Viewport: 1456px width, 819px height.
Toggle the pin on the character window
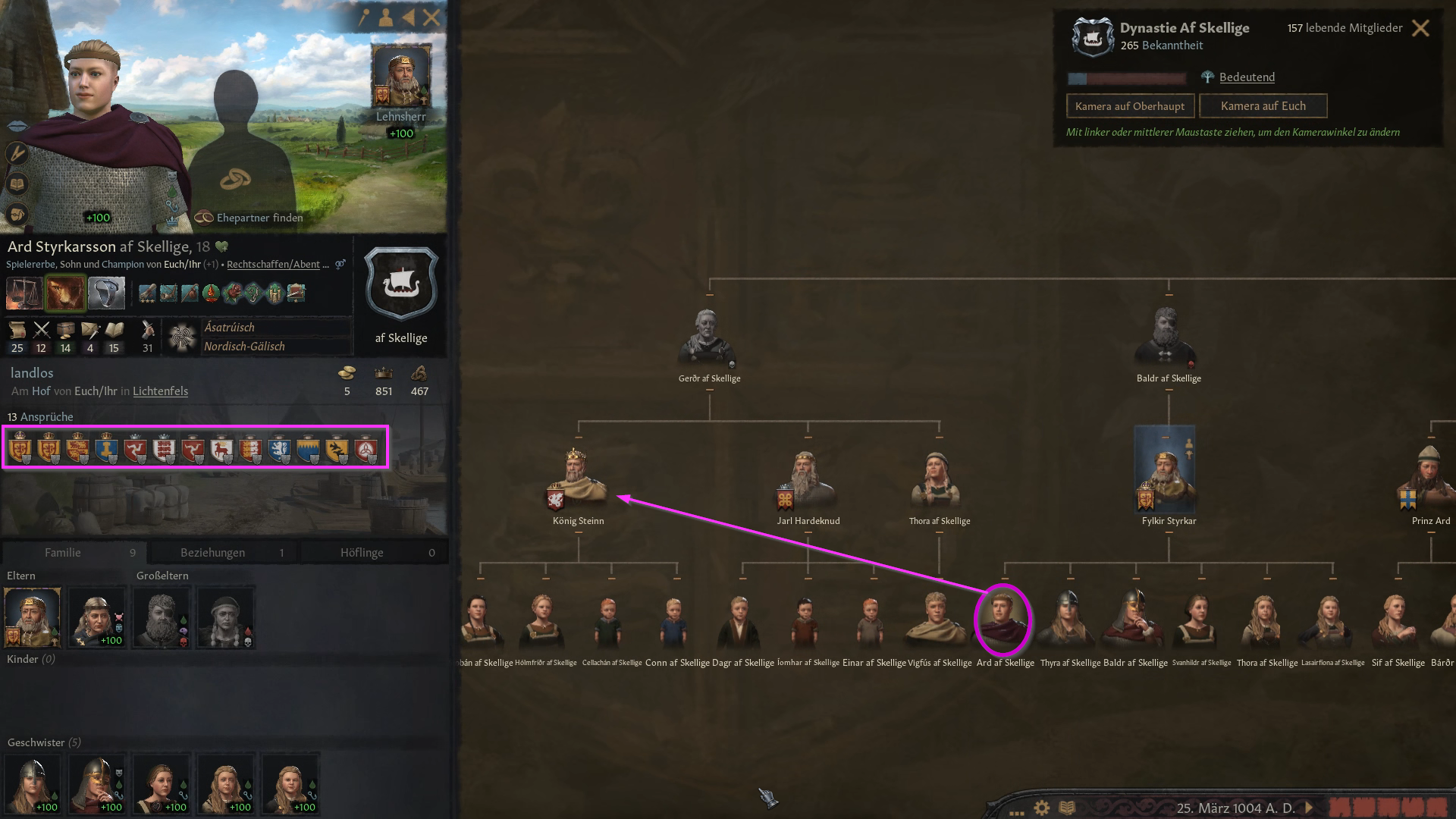pos(366,17)
